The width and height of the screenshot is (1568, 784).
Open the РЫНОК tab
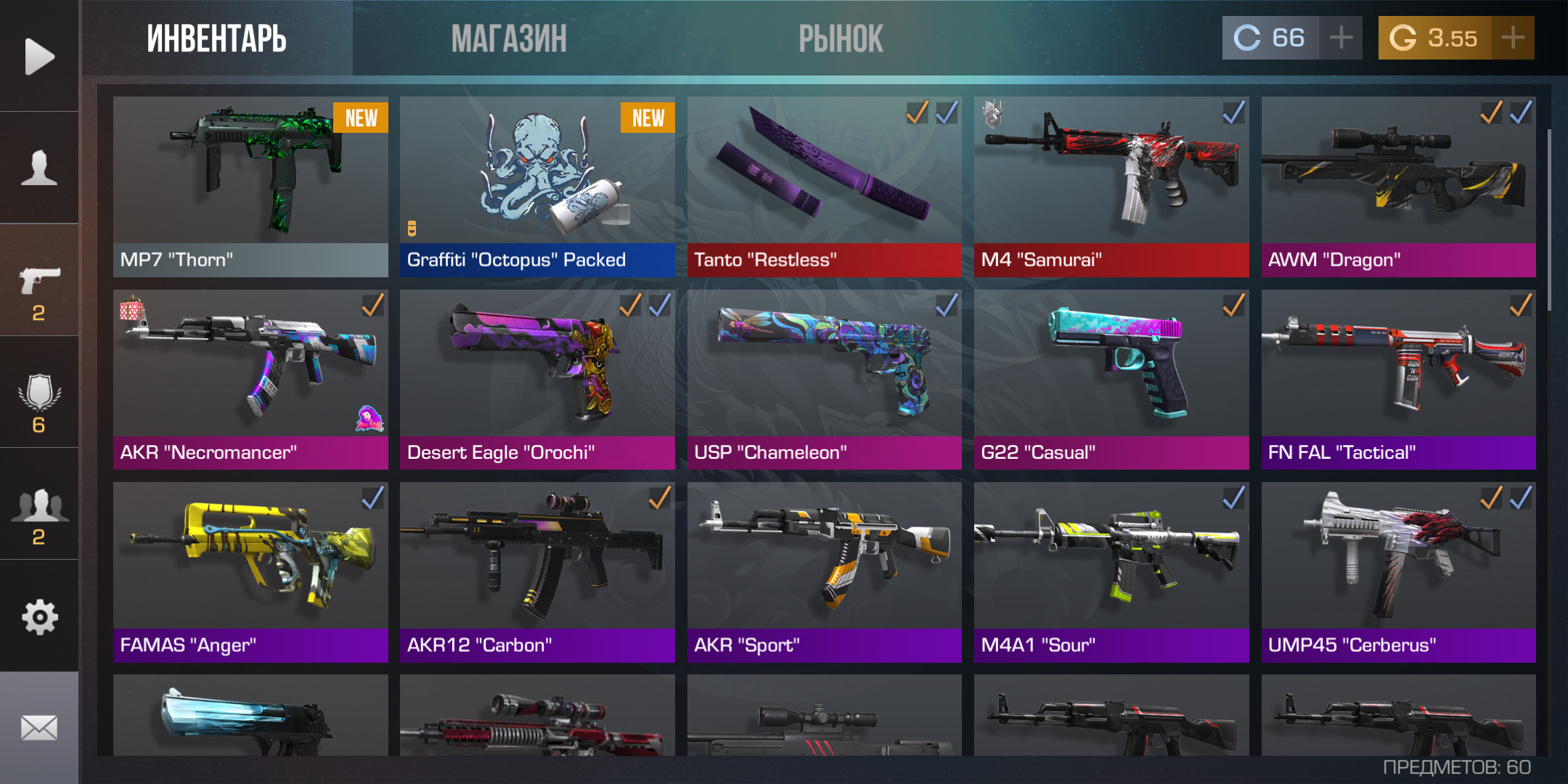(841, 38)
